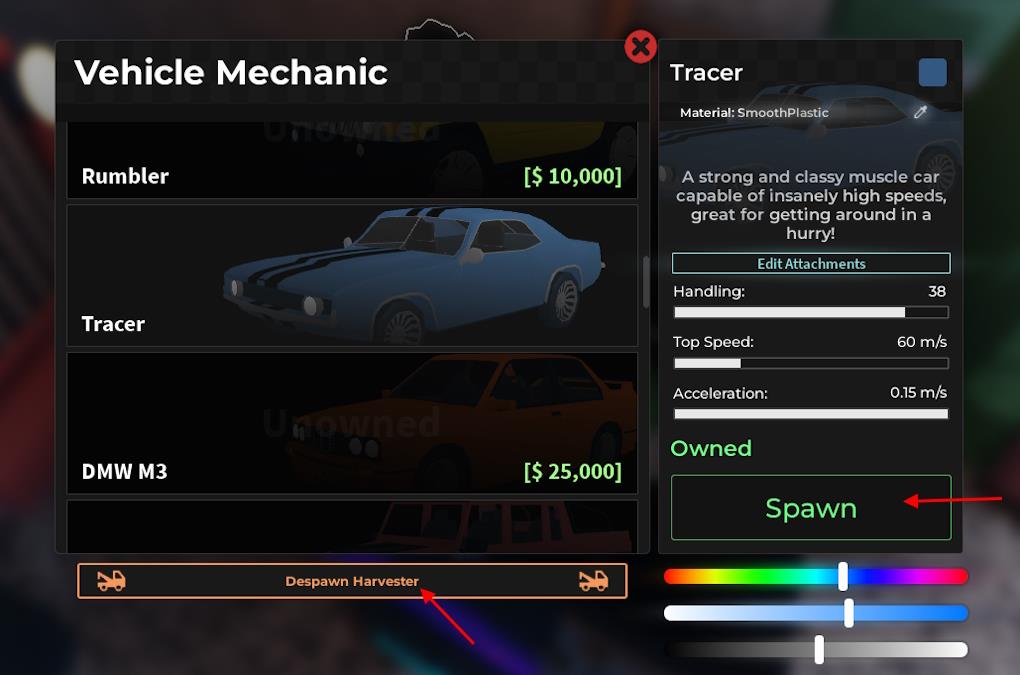Adjust the black-to-white brightness slider
1020x675 pixels.
816,650
